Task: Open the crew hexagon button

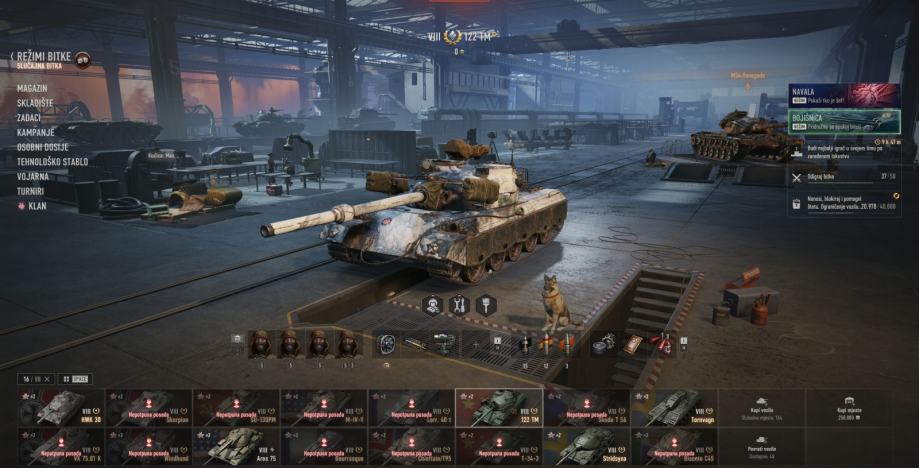Action: point(434,304)
